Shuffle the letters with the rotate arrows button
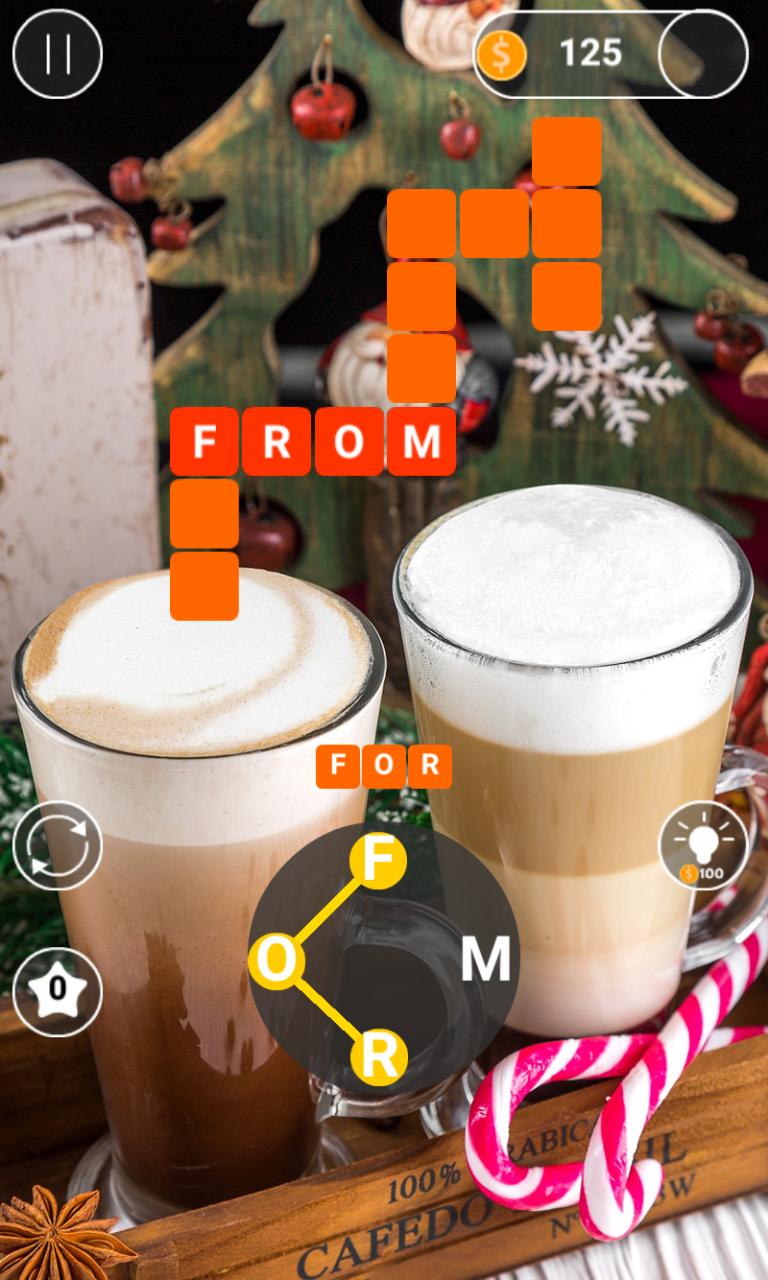The height and width of the screenshot is (1280, 768). coord(57,845)
